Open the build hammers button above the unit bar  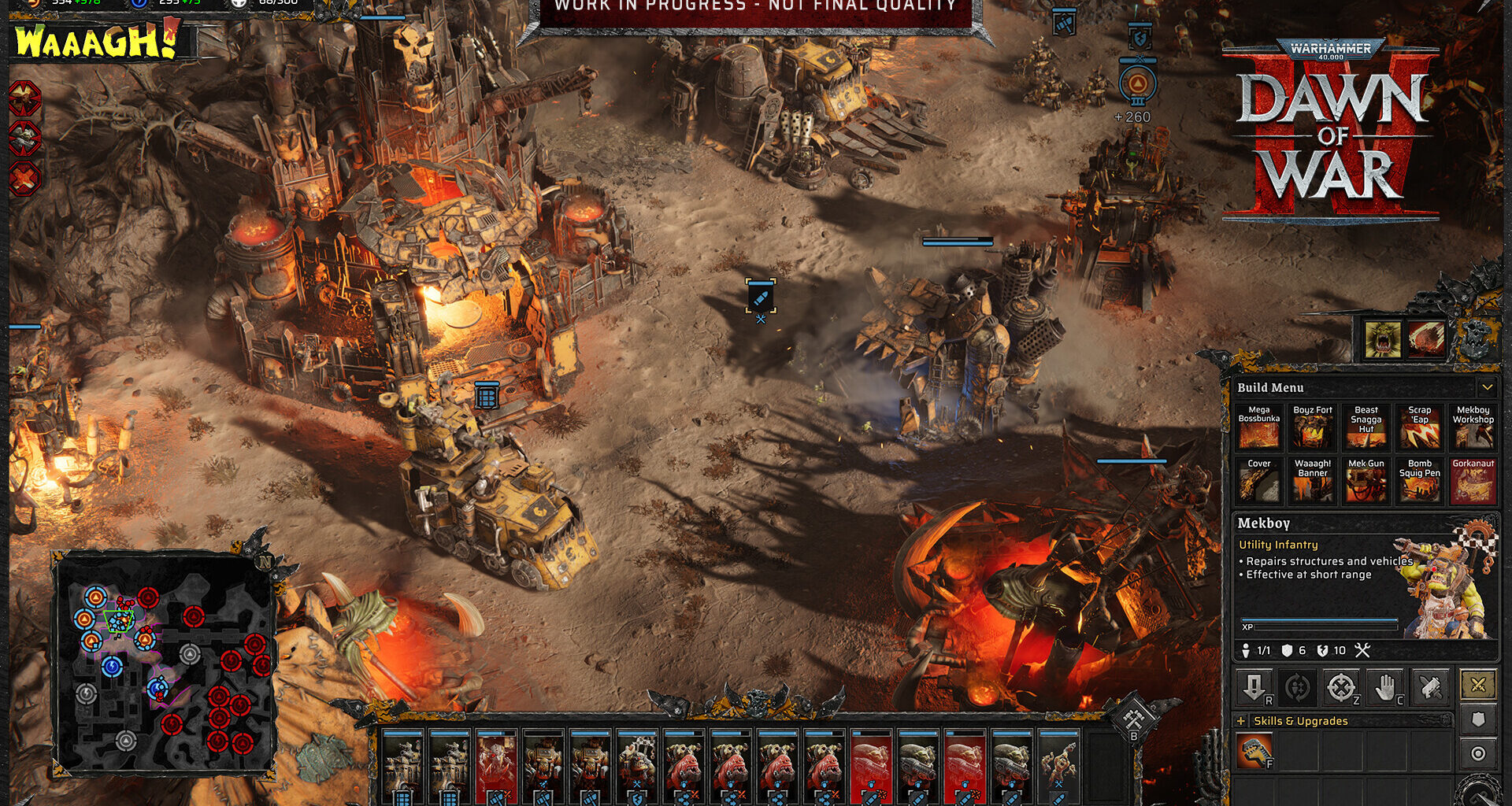point(1133,718)
